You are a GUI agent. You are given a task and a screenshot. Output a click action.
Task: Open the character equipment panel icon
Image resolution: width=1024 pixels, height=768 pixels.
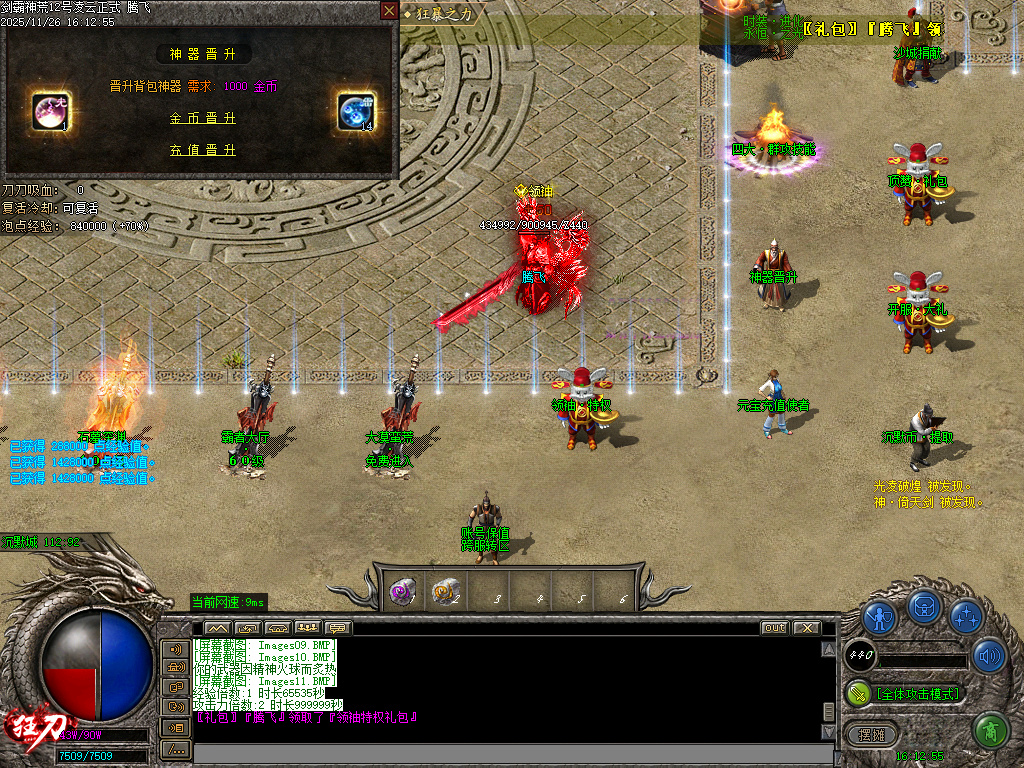tap(879, 617)
